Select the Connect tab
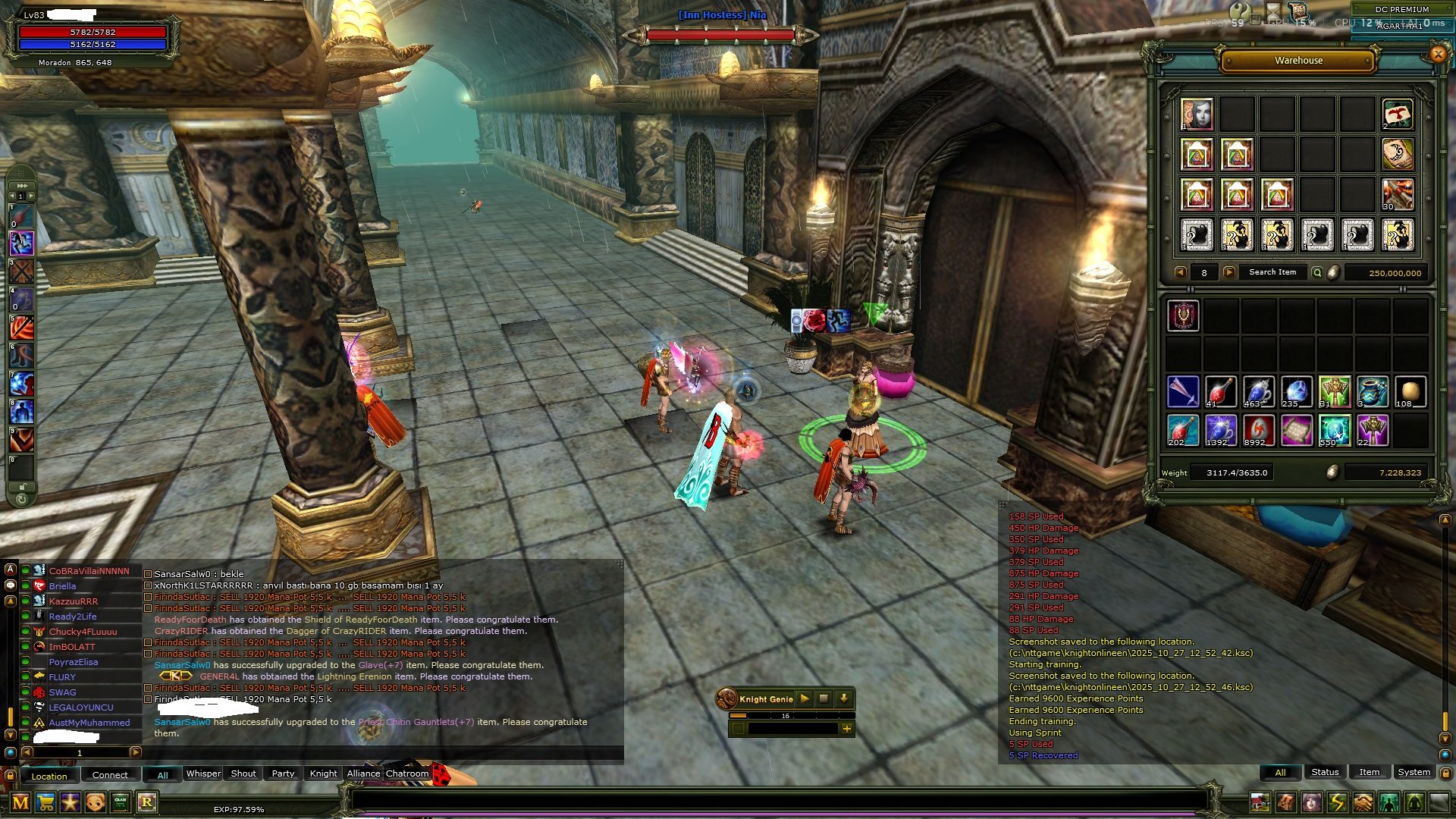Screen dimensions: 1456x819 110,775
